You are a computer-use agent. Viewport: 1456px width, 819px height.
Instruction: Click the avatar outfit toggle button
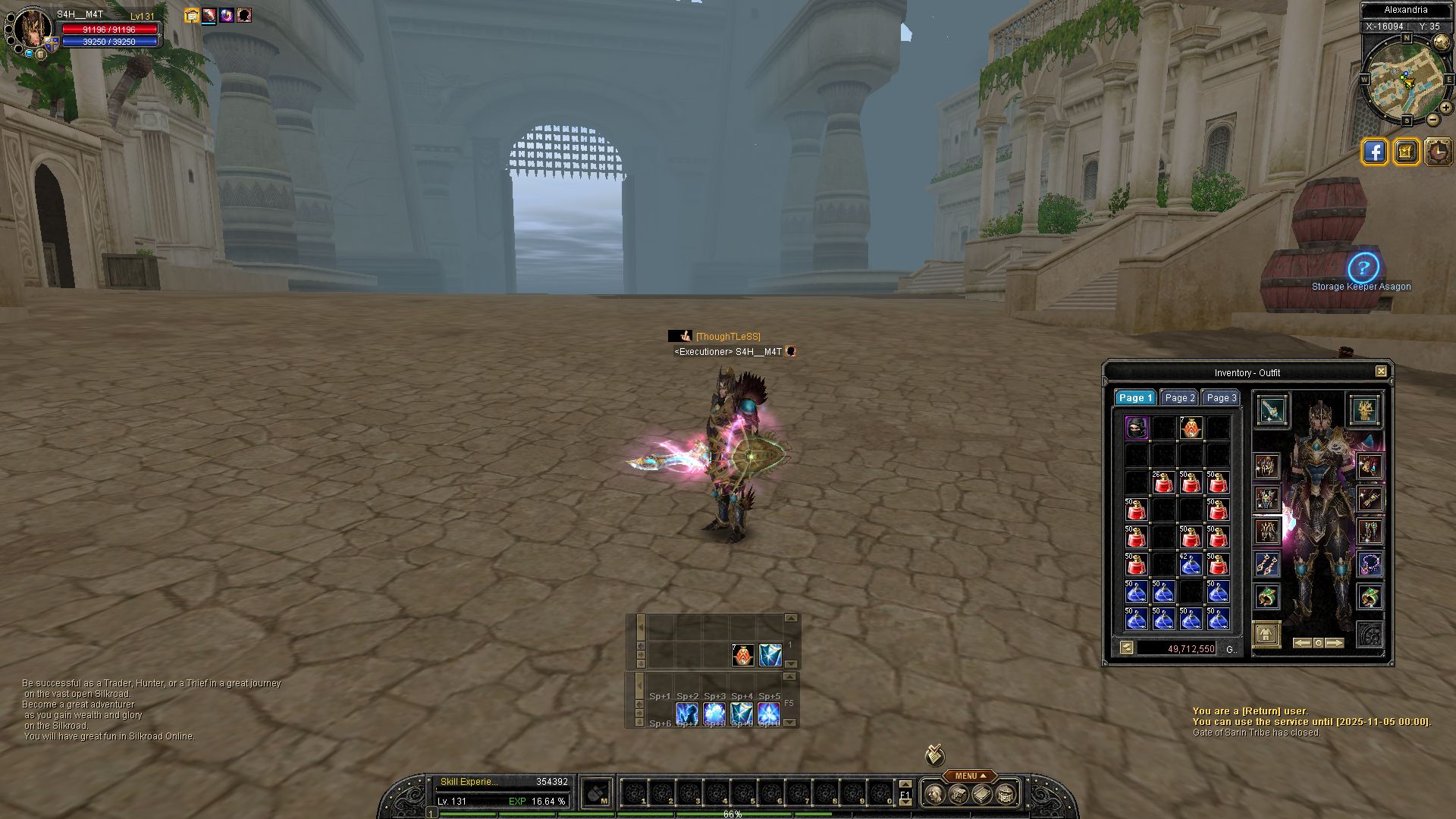[1266, 634]
